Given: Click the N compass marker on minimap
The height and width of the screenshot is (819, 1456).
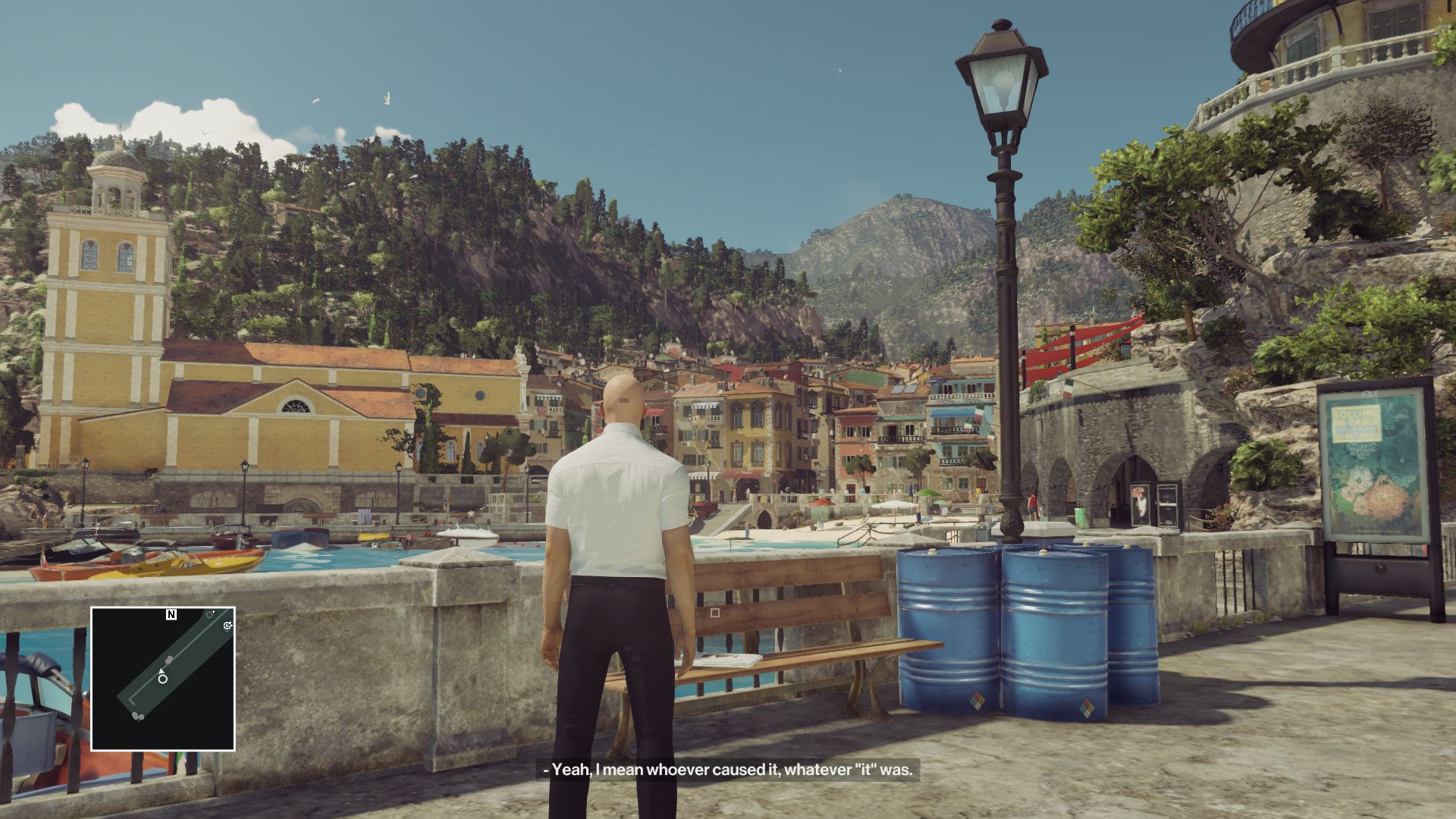Looking at the screenshot, I should click(x=171, y=613).
